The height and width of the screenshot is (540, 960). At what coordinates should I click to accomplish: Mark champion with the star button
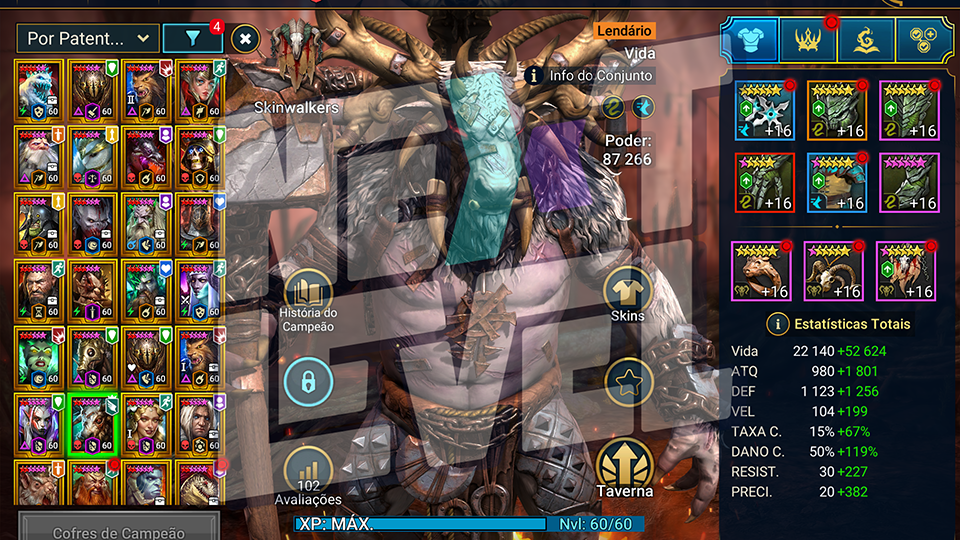[628, 381]
